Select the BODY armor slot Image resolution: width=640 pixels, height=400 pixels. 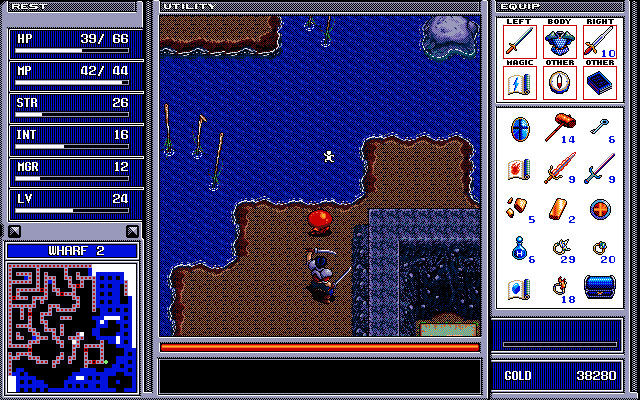coord(559,42)
